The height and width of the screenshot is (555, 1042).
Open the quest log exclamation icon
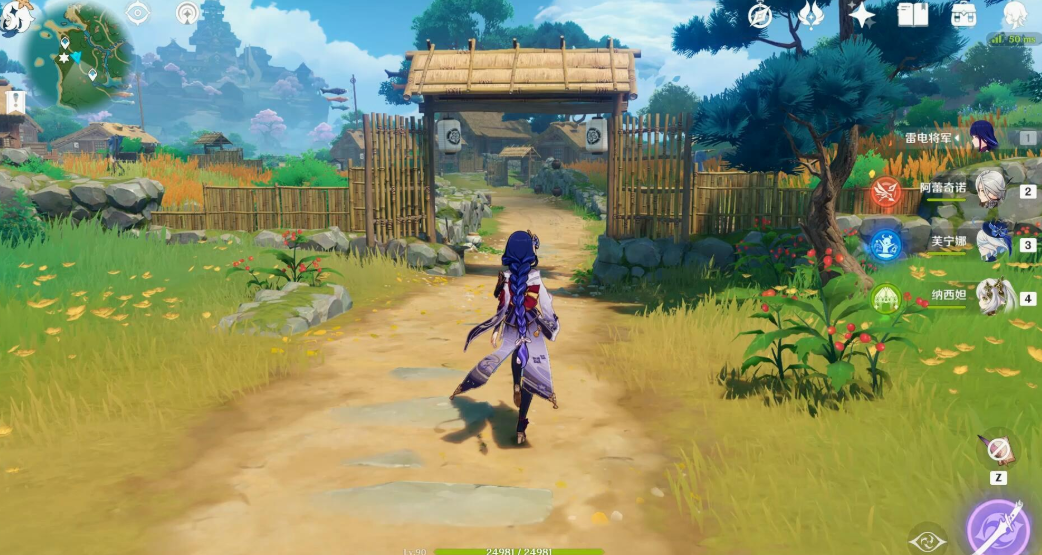[16, 102]
